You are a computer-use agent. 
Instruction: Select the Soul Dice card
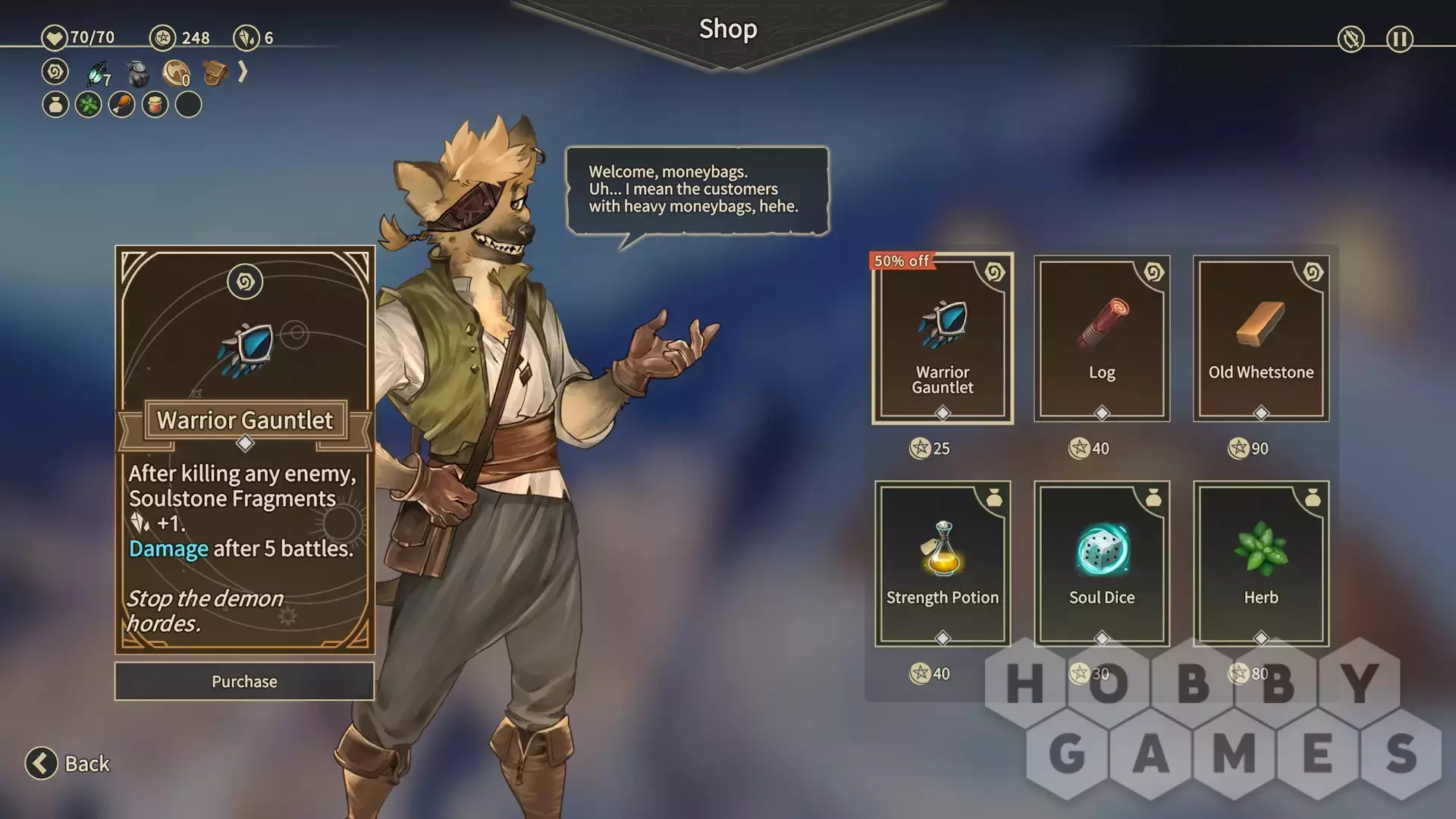click(x=1101, y=563)
